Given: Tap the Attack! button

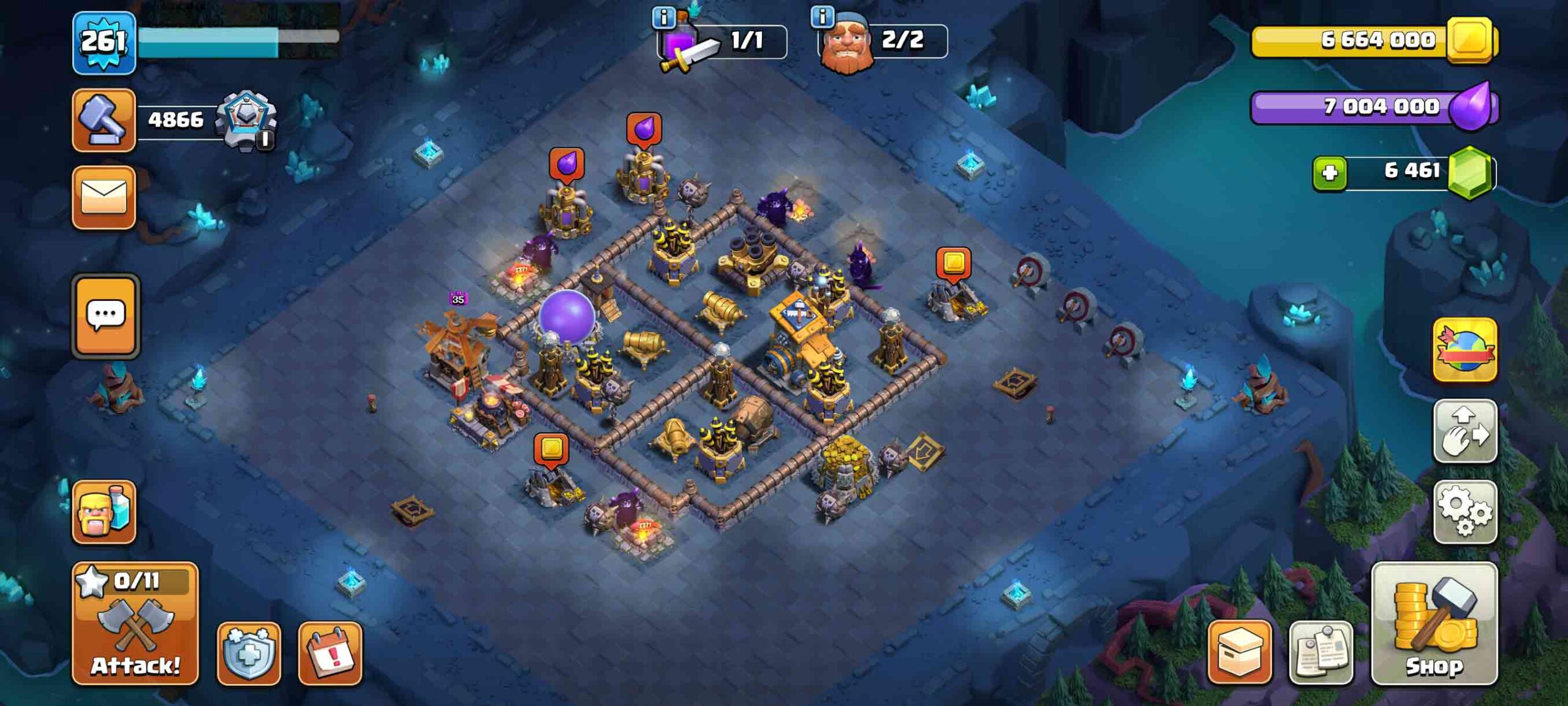Looking at the screenshot, I should point(135,623).
